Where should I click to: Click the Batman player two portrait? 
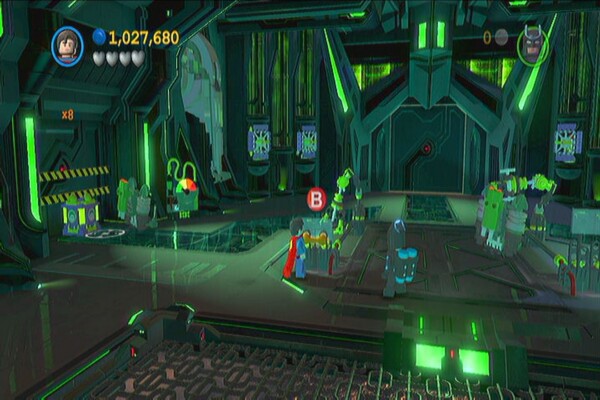pos(531,44)
